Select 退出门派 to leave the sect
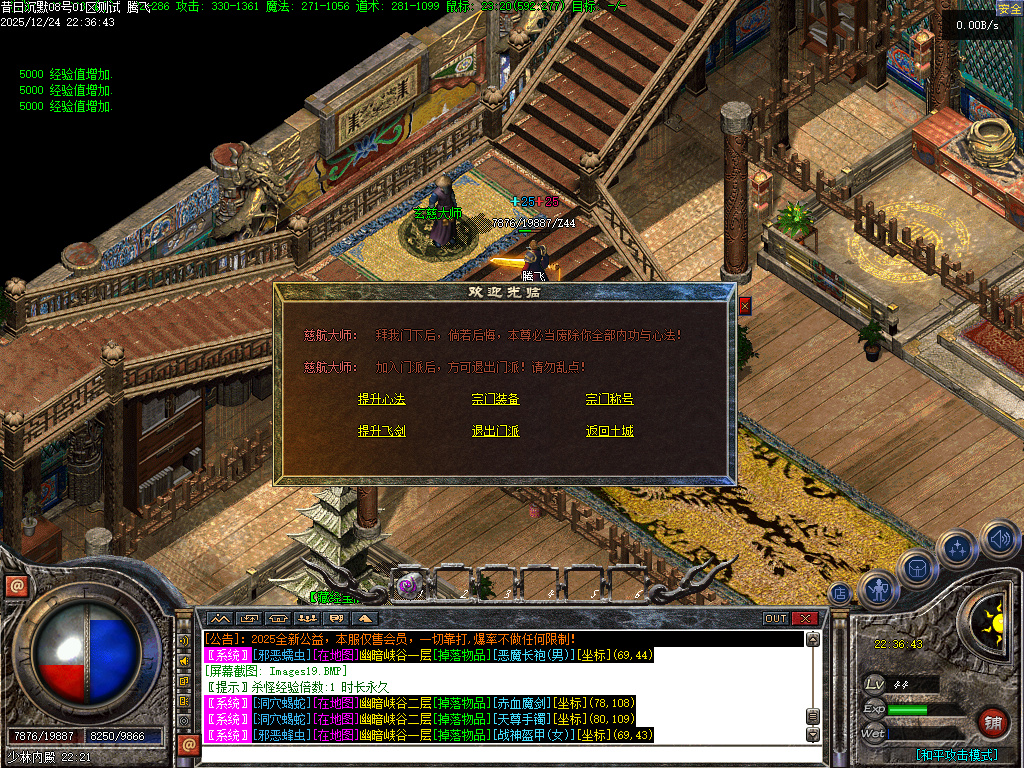Image resolution: width=1024 pixels, height=768 pixels. 495,432
